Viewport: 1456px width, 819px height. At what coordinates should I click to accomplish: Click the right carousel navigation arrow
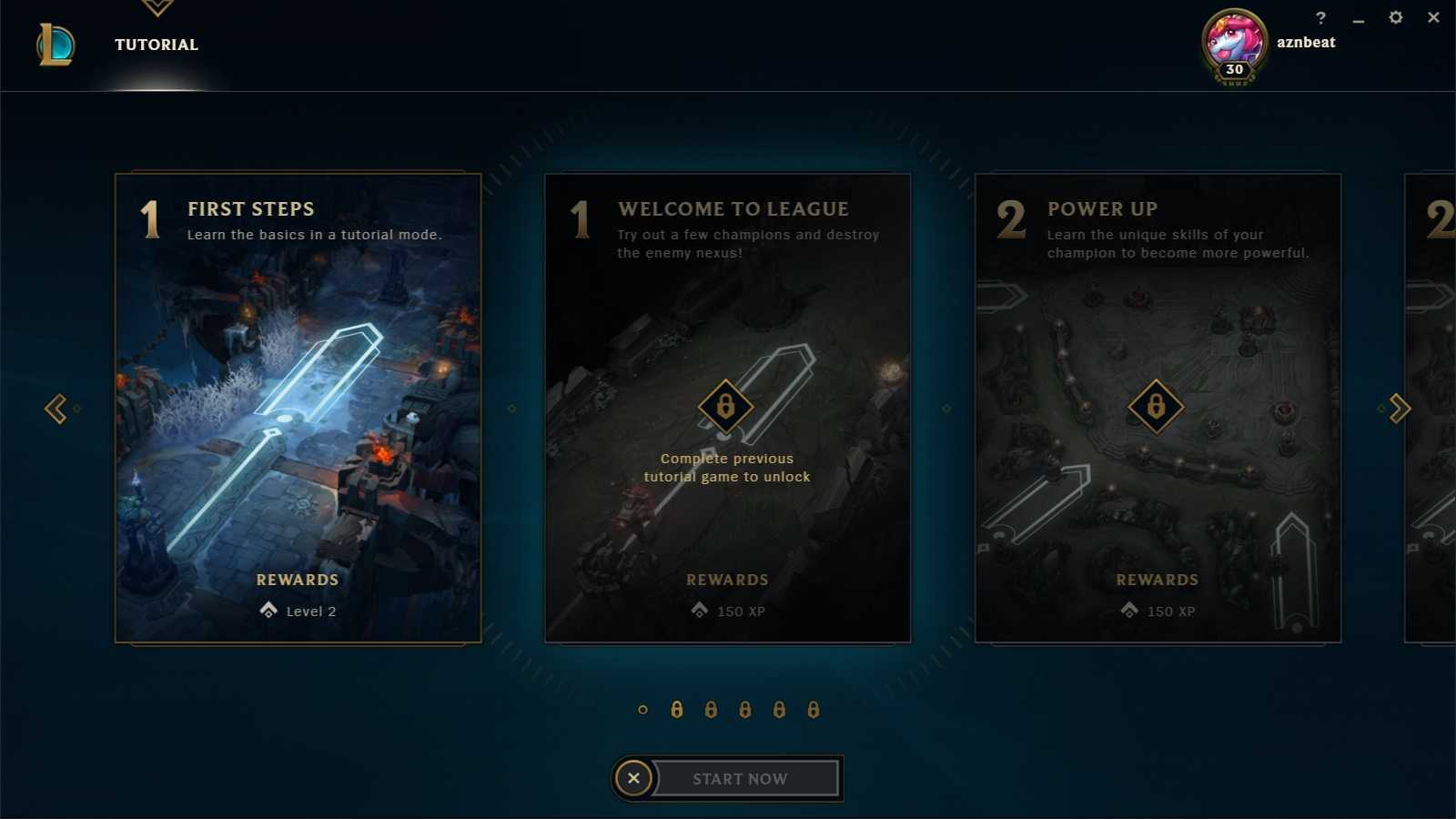[1399, 409]
